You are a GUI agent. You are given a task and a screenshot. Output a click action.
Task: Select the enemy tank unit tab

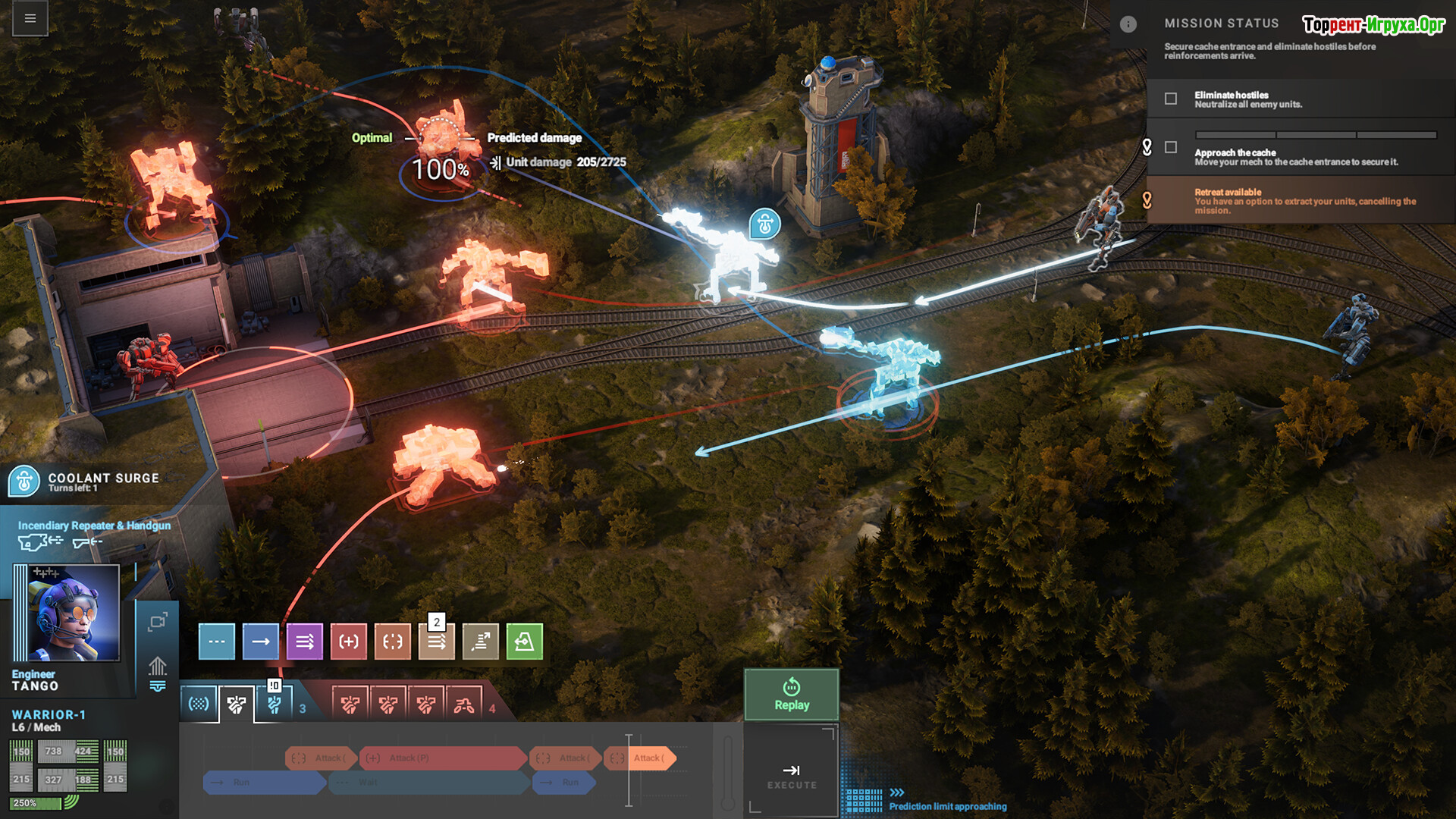[x=464, y=704]
